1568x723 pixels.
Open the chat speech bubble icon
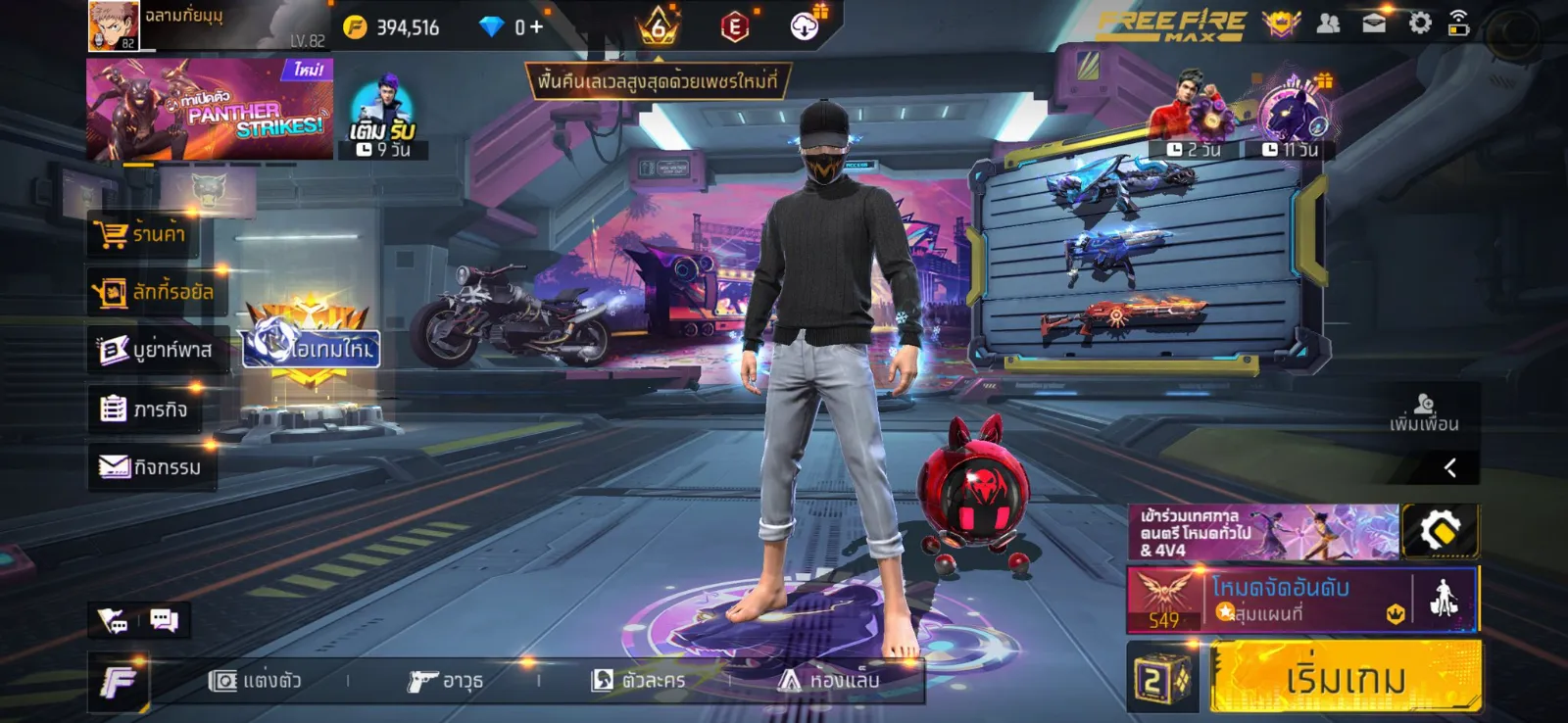click(164, 620)
